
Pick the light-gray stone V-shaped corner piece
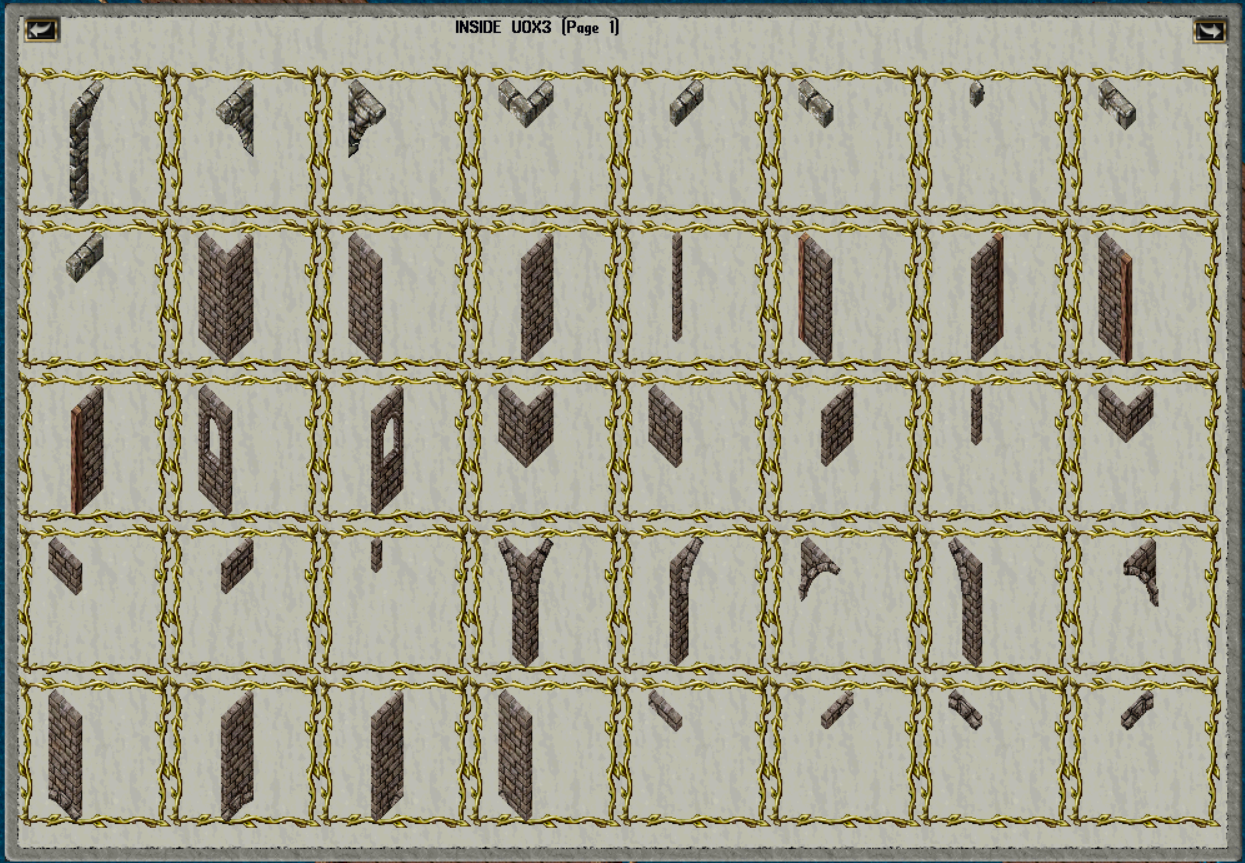point(525,103)
